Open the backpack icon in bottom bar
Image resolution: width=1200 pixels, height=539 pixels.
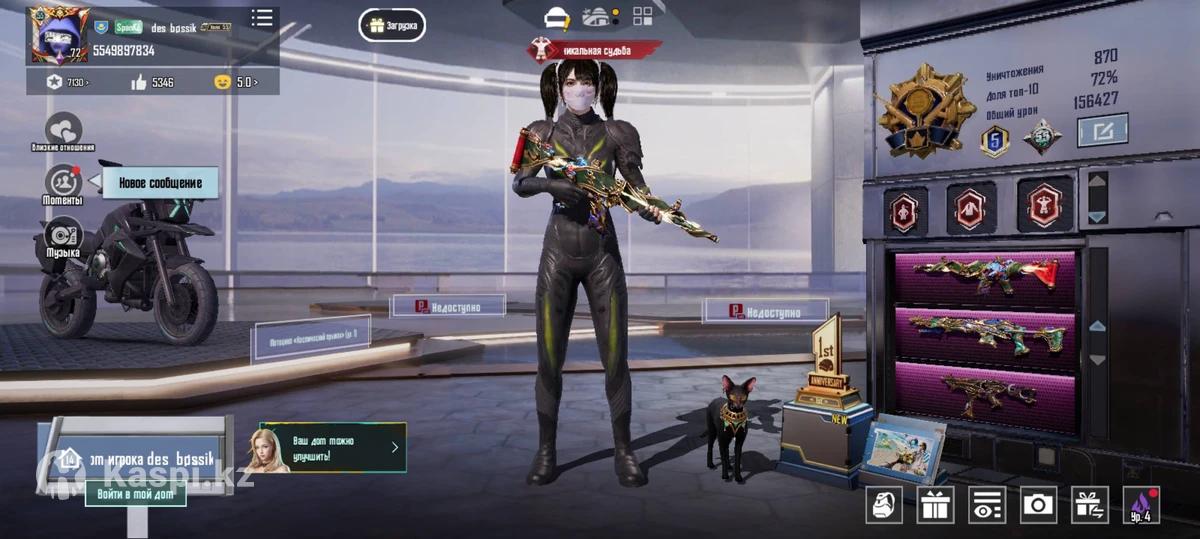pyautogui.click(x=883, y=505)
